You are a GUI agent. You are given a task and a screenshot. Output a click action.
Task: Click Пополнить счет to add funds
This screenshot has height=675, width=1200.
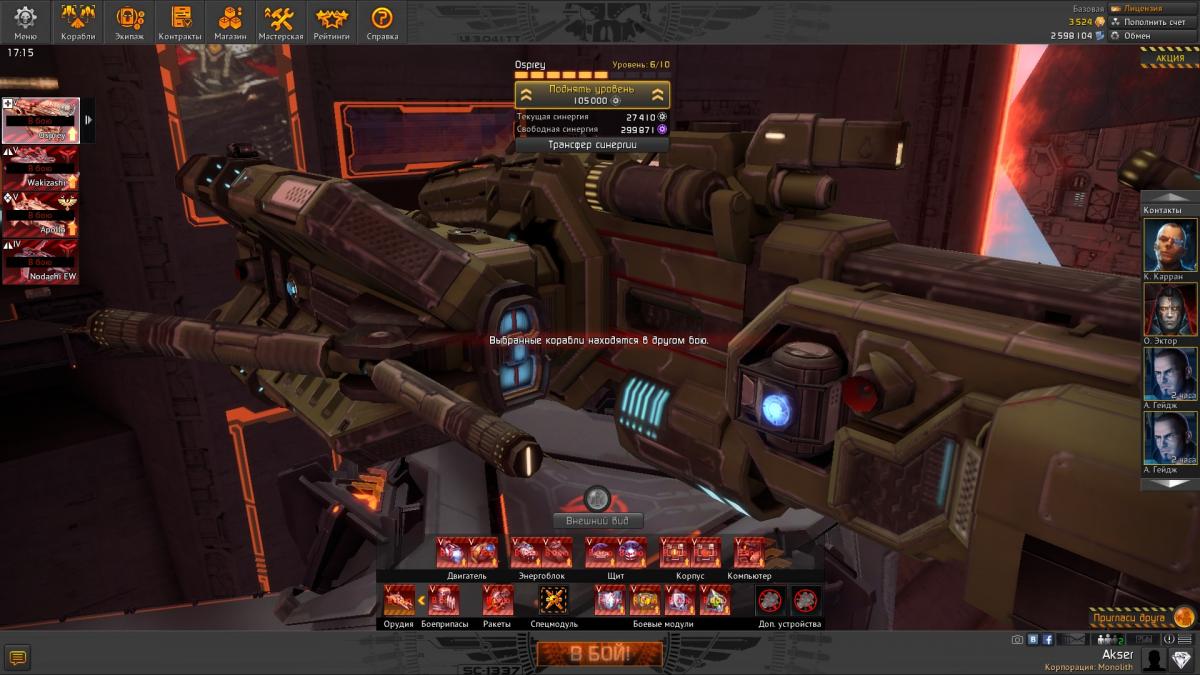(x=1150, y=21)
